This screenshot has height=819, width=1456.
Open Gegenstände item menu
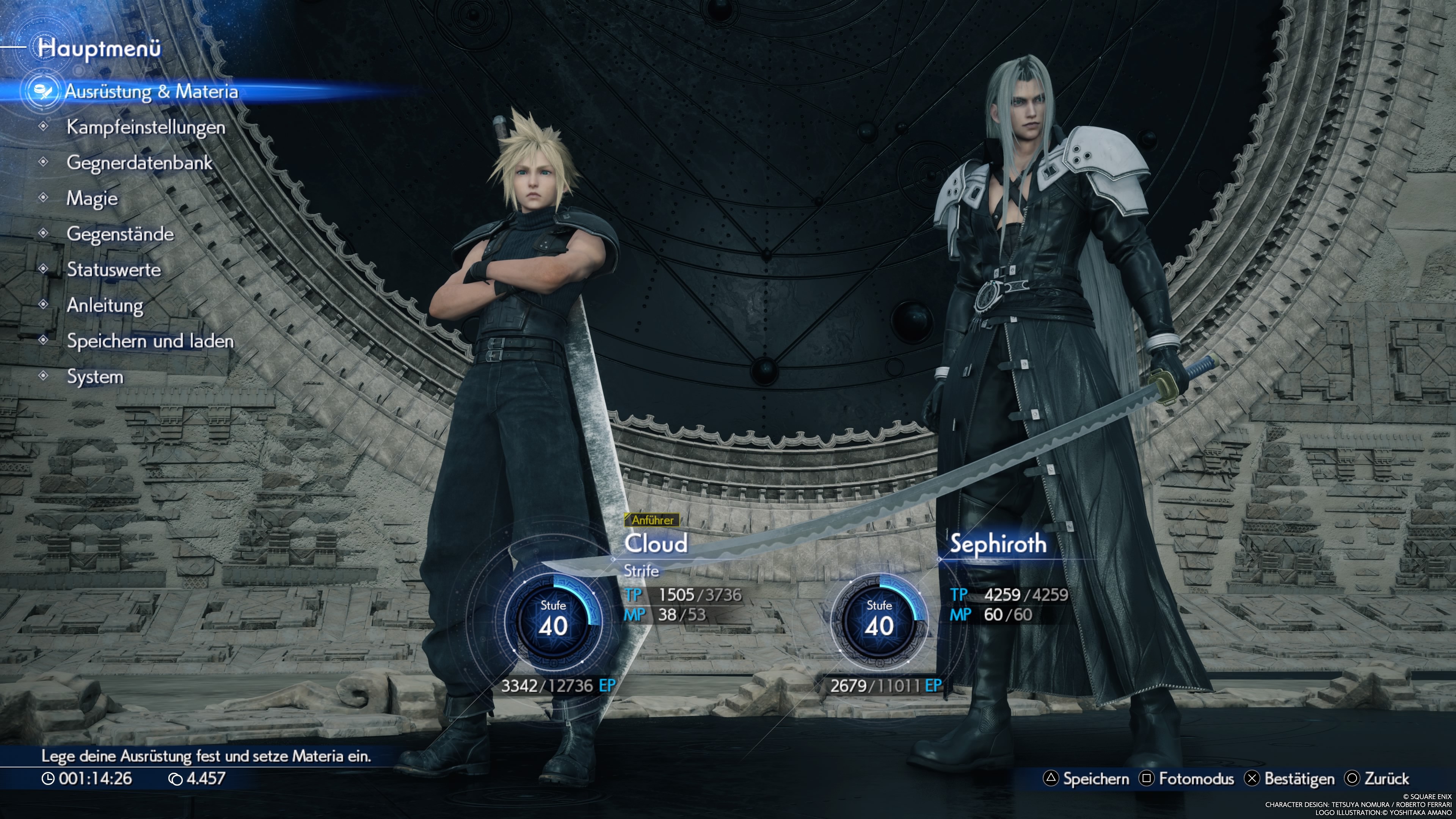point(120,234)
